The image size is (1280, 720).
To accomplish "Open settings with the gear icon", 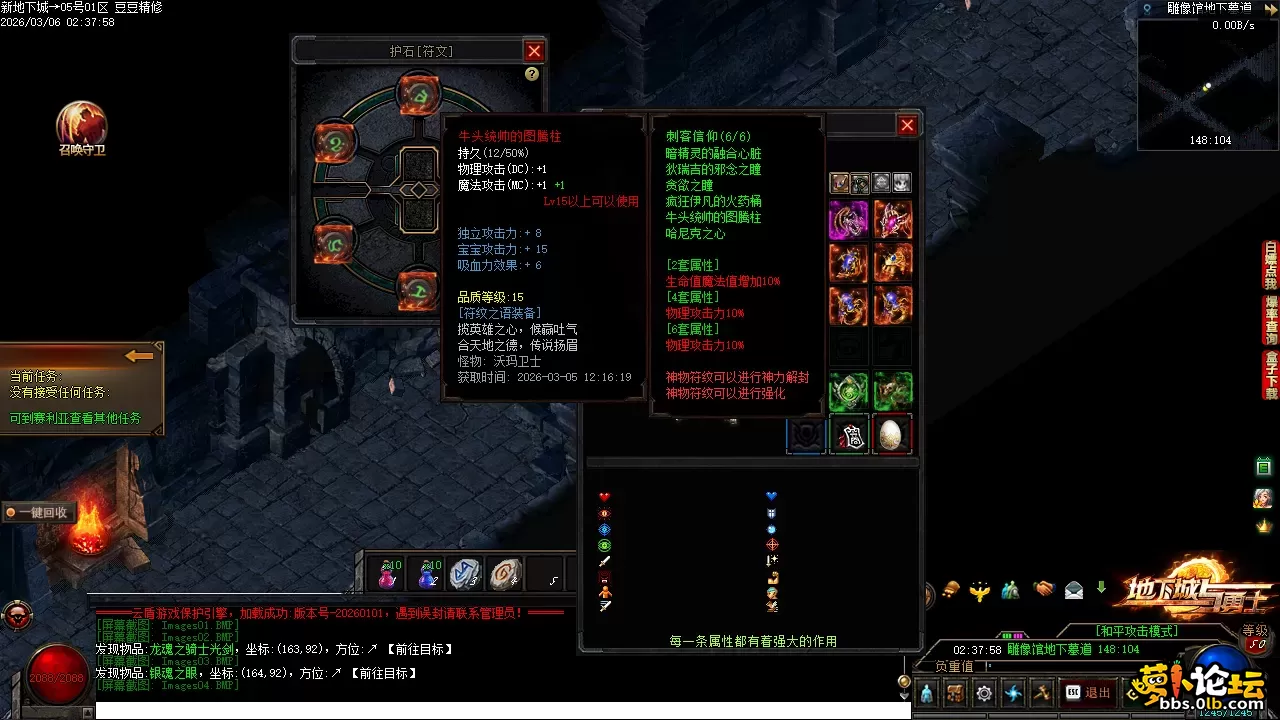I will 984,692.
